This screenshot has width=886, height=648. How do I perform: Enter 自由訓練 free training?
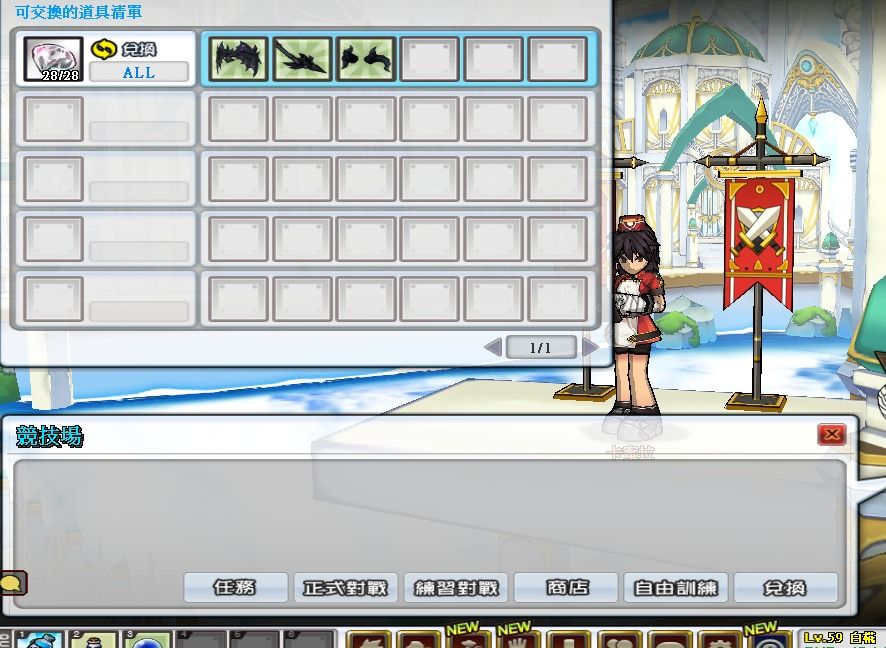(x=676, y=588)
